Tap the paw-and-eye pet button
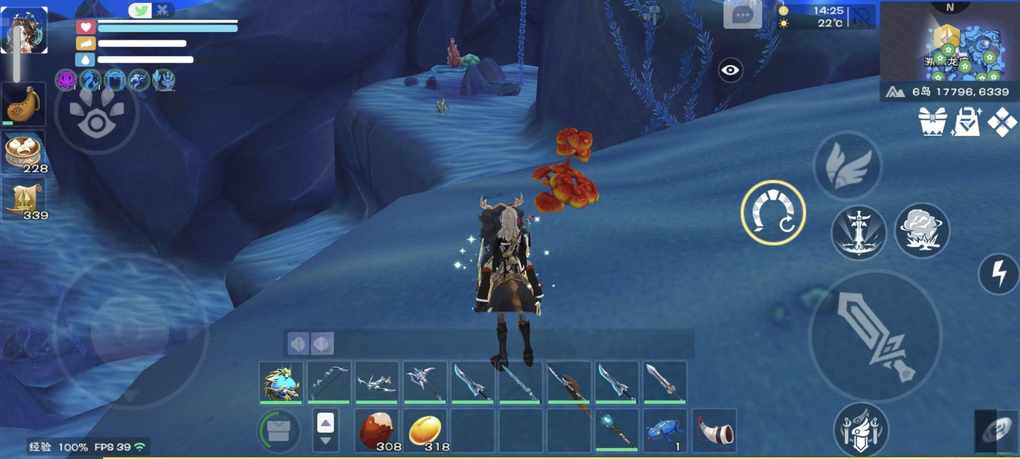 [96, 116]
